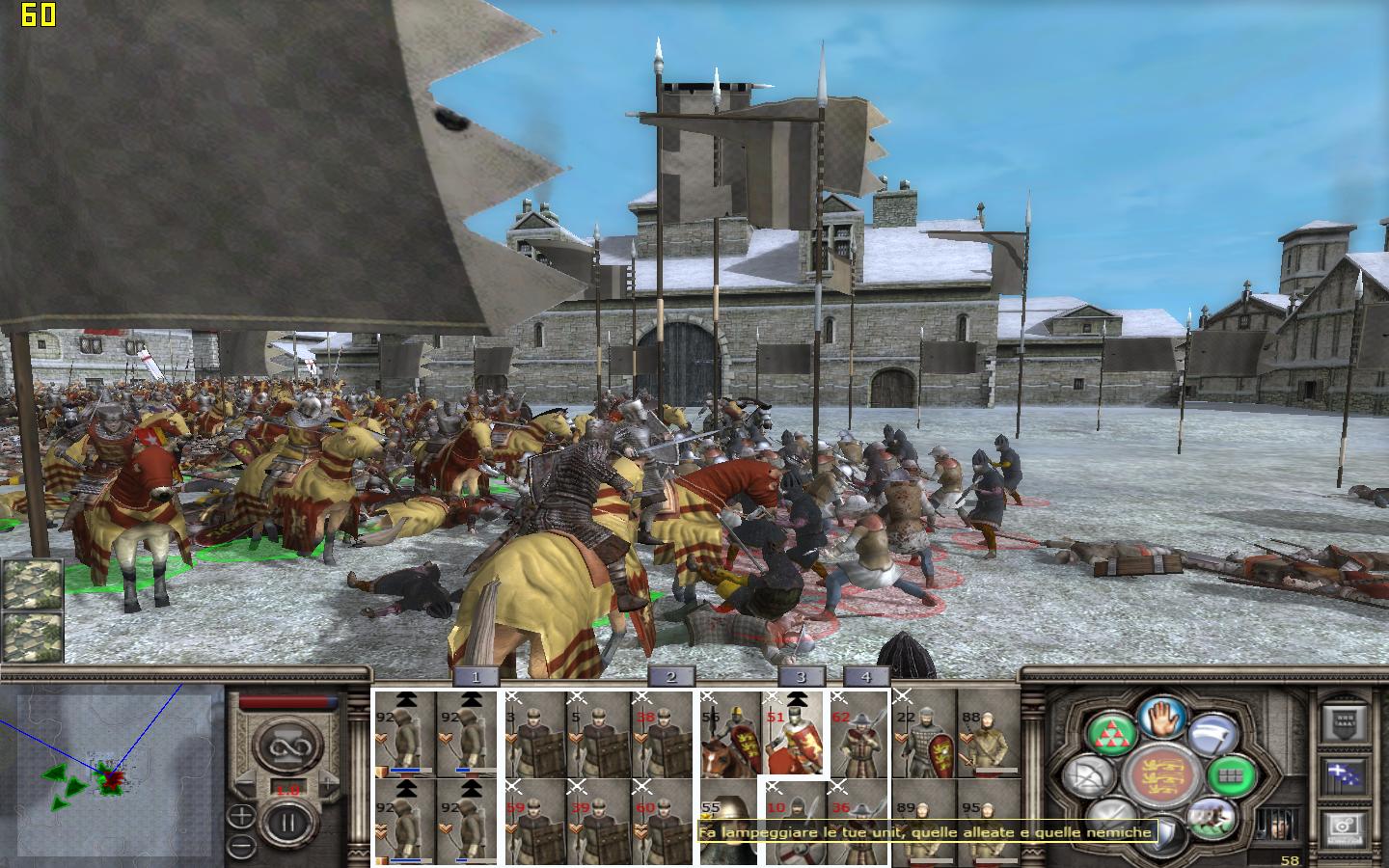Open the green grid group formation button

1229,773
